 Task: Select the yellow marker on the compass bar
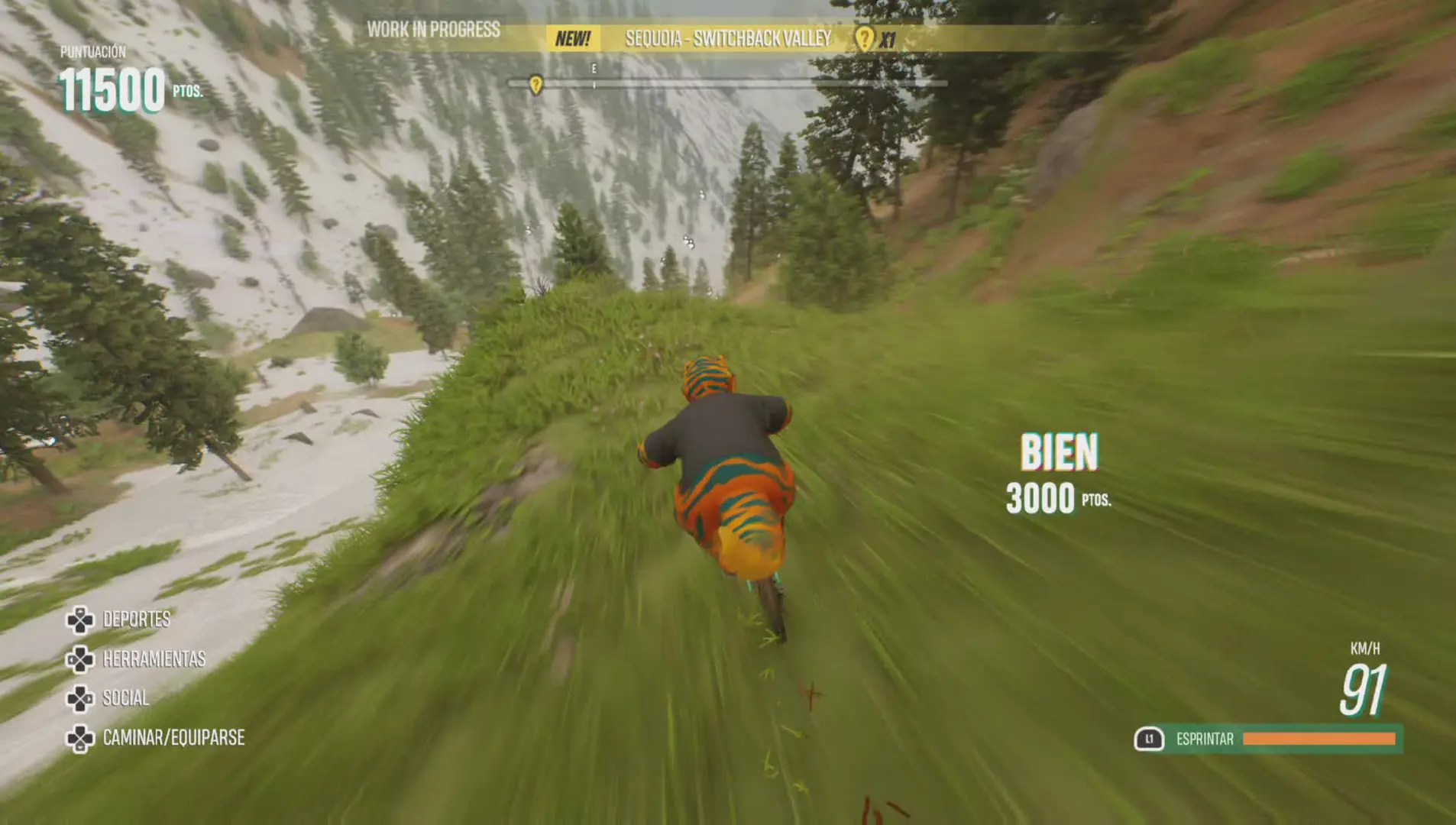pyautogui.click(x=536, y=84)
